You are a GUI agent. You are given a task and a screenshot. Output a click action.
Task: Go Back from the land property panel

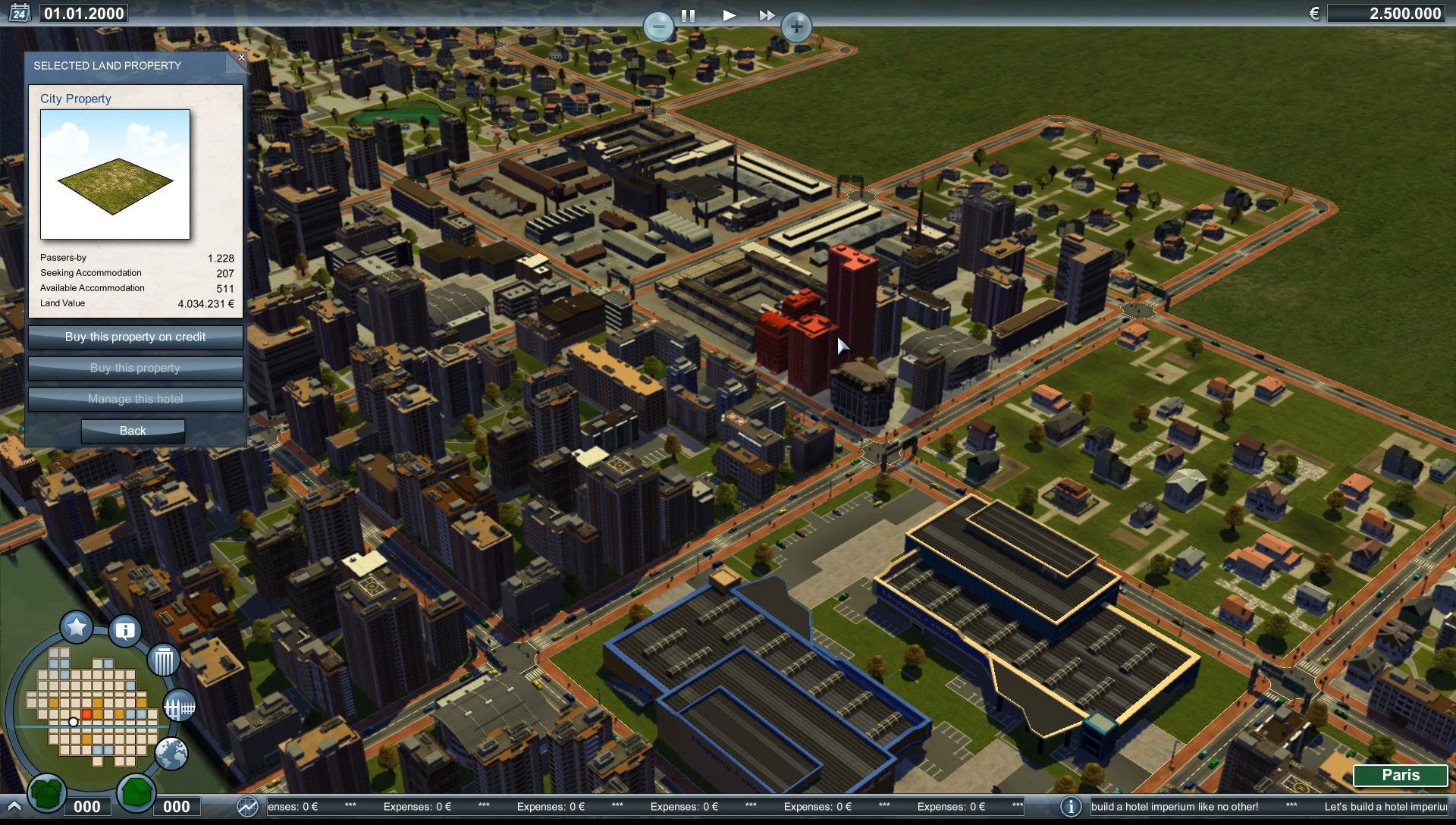[133, 431]
